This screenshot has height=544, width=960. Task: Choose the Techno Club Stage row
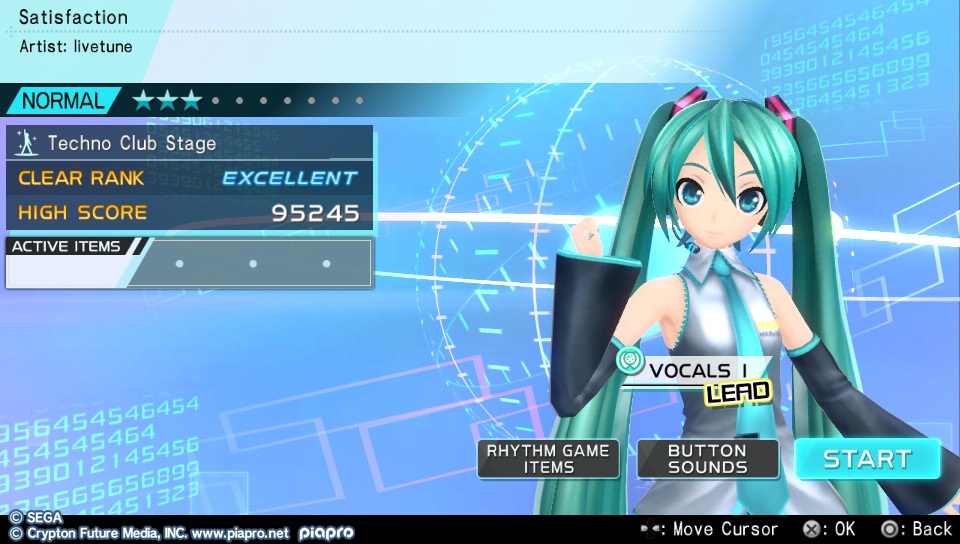190,143
